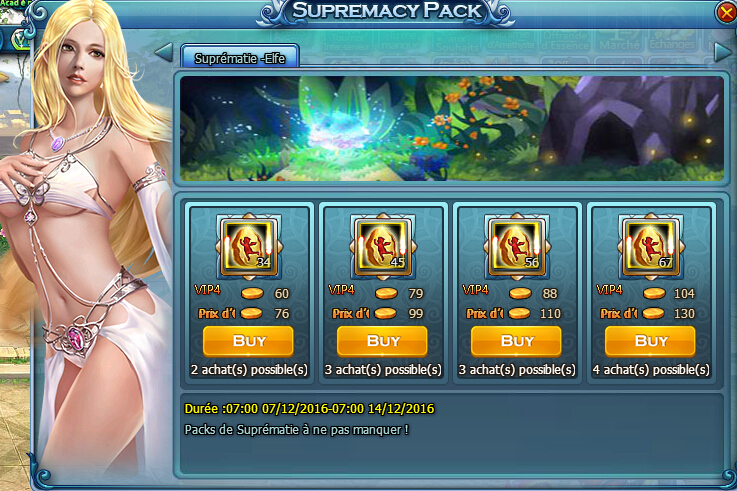The image size is (737, 491).
Task: Inspect the elf egg item numbered 34
Action: pyautogui.click(x=248, y=247)
